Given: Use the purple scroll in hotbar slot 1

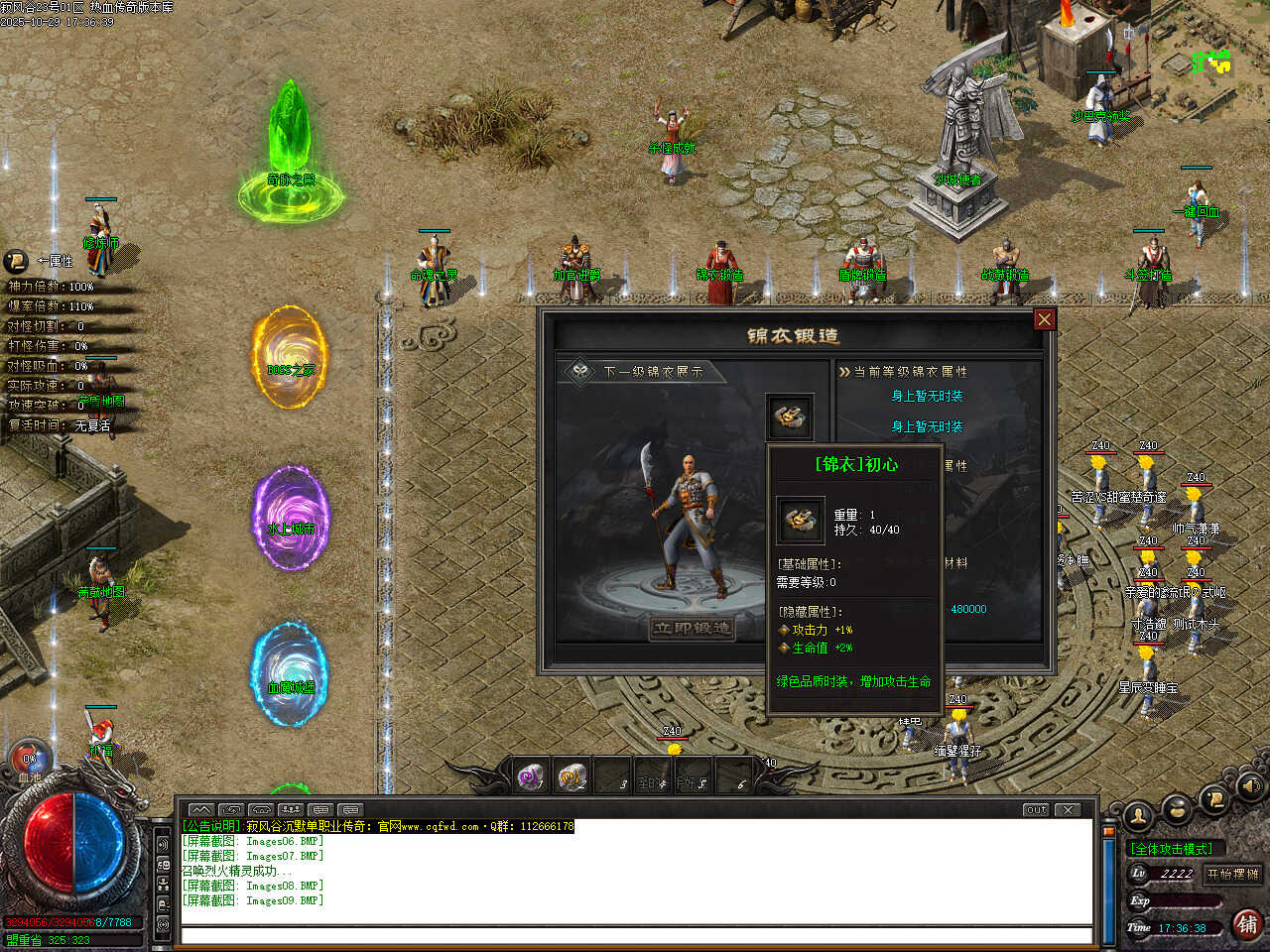Looking at the screenshot, I should coord(531,776).
